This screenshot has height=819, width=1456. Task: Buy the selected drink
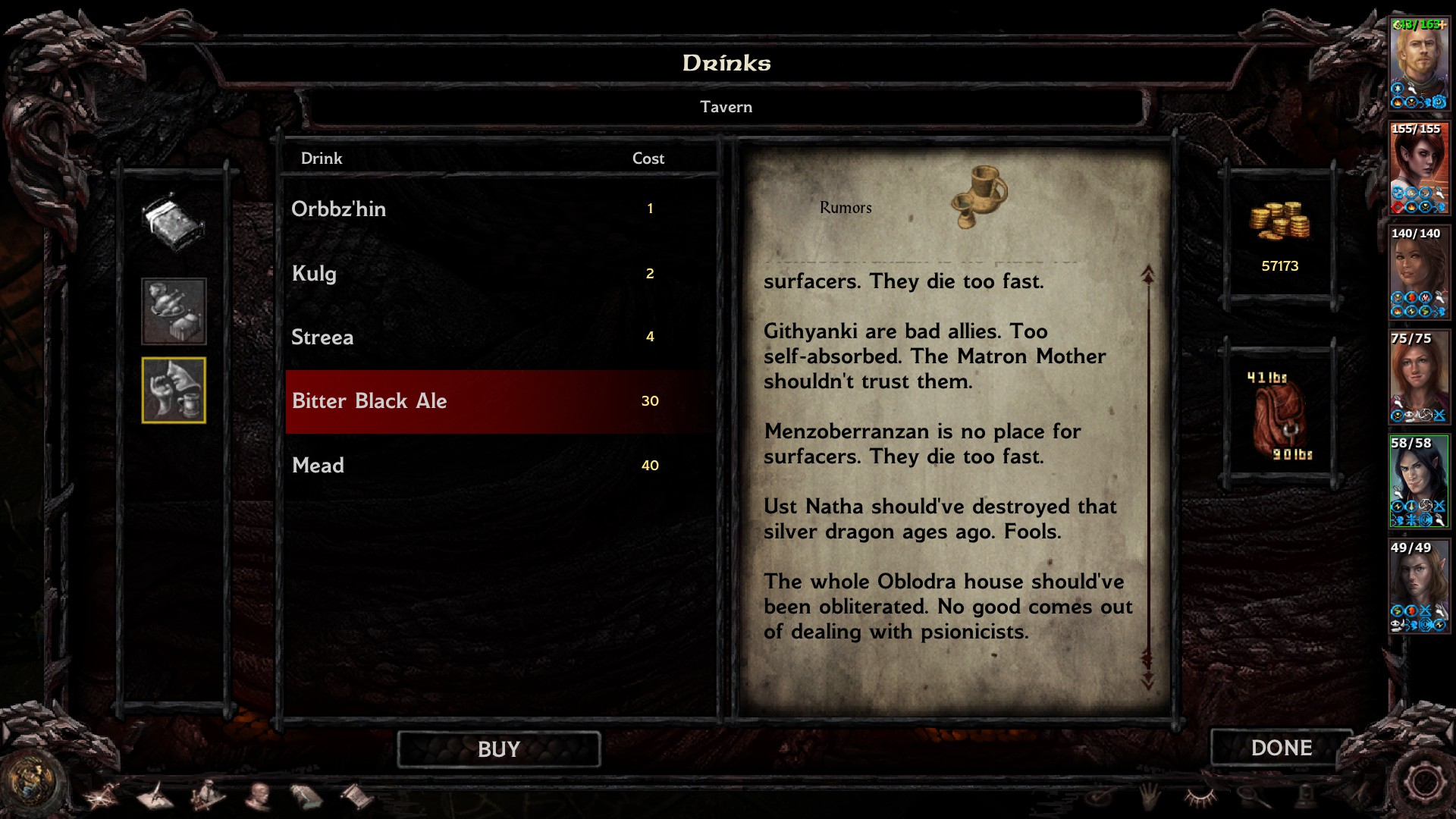coord(498,749)
